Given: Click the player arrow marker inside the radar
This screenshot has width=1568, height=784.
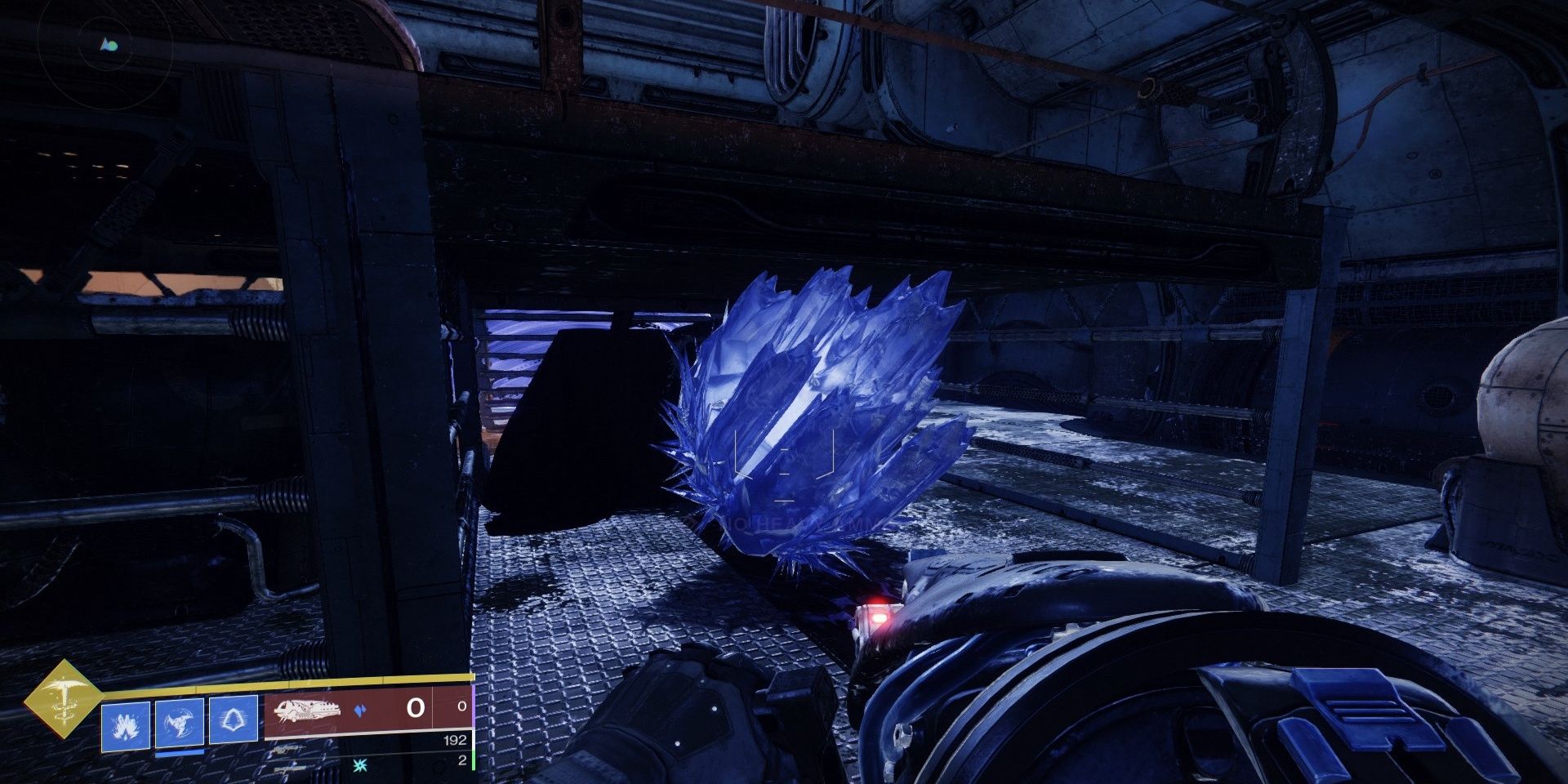Looking at the screenshot, I should [105, 45].
